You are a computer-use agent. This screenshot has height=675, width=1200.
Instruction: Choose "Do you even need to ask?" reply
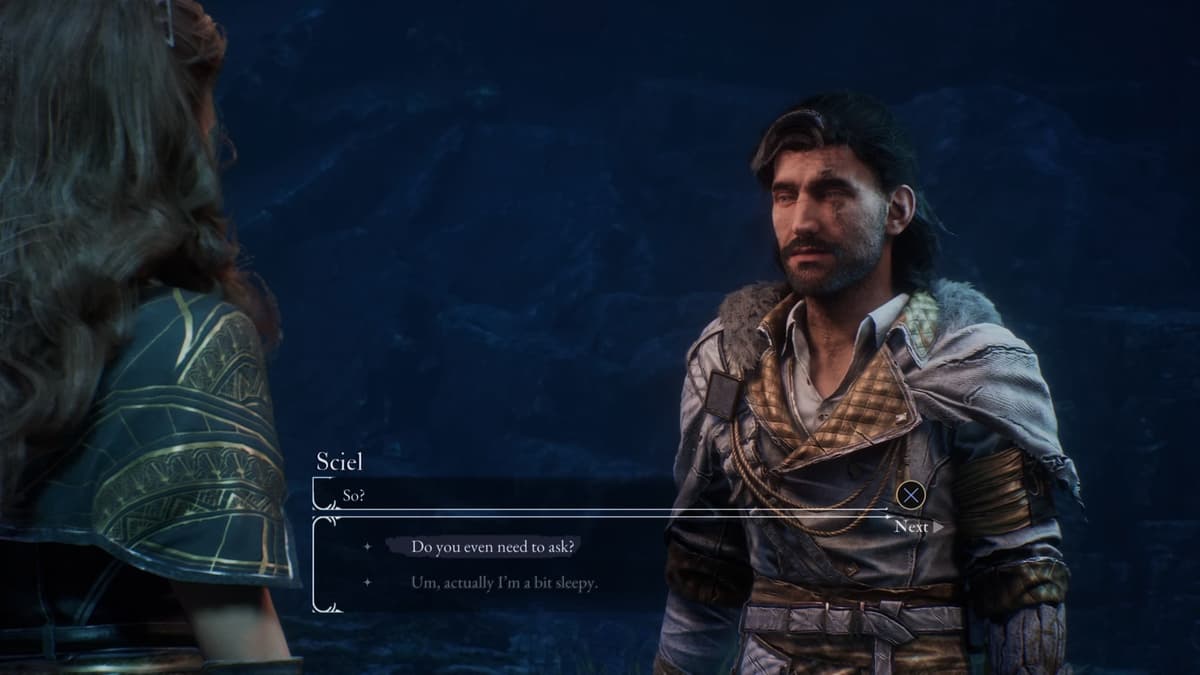coord(494,547)
